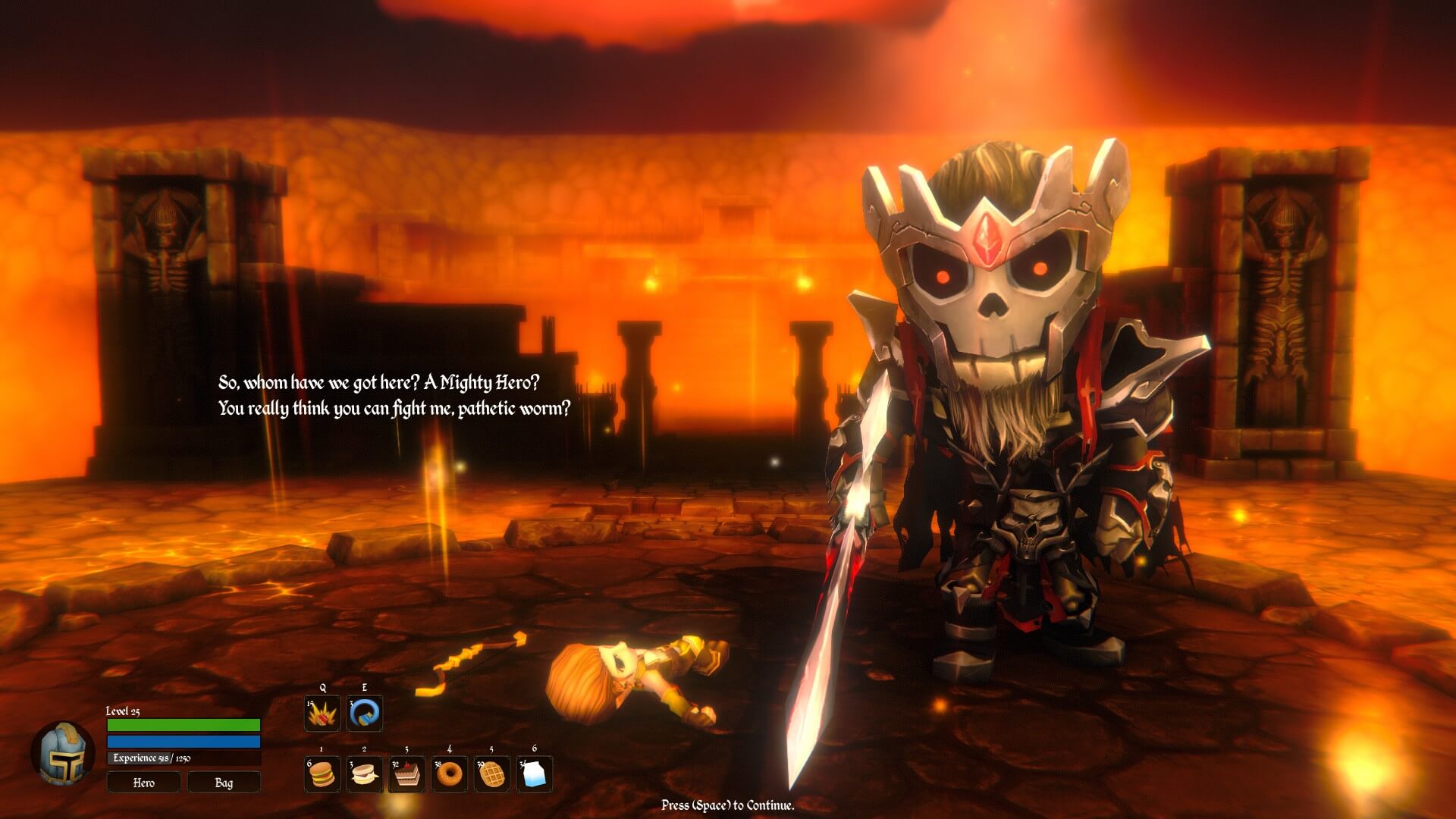Select the knight helmet portrait
The image size is (1456, 819).
pos(62,752)
